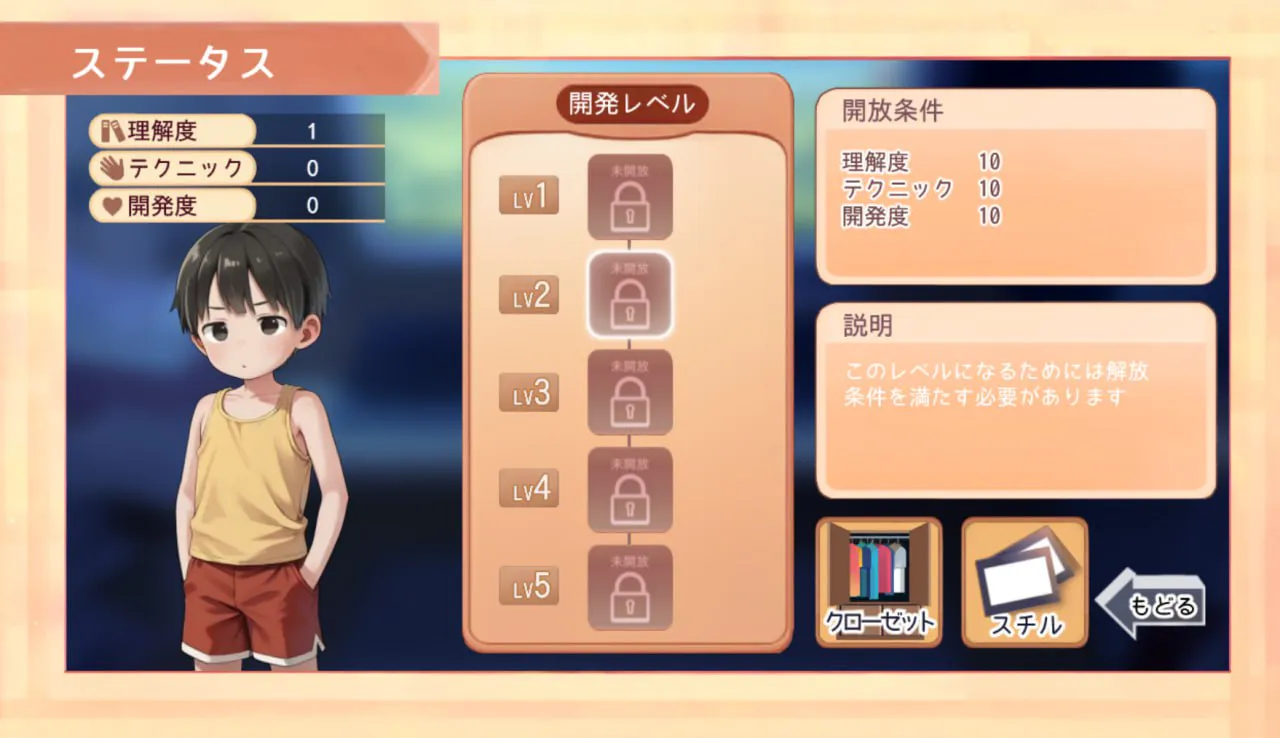Image resolution: width=1280 pixels, height=738 pixels.
Task: Select the locked LV1 development level
Action: (x=629, y=197)
